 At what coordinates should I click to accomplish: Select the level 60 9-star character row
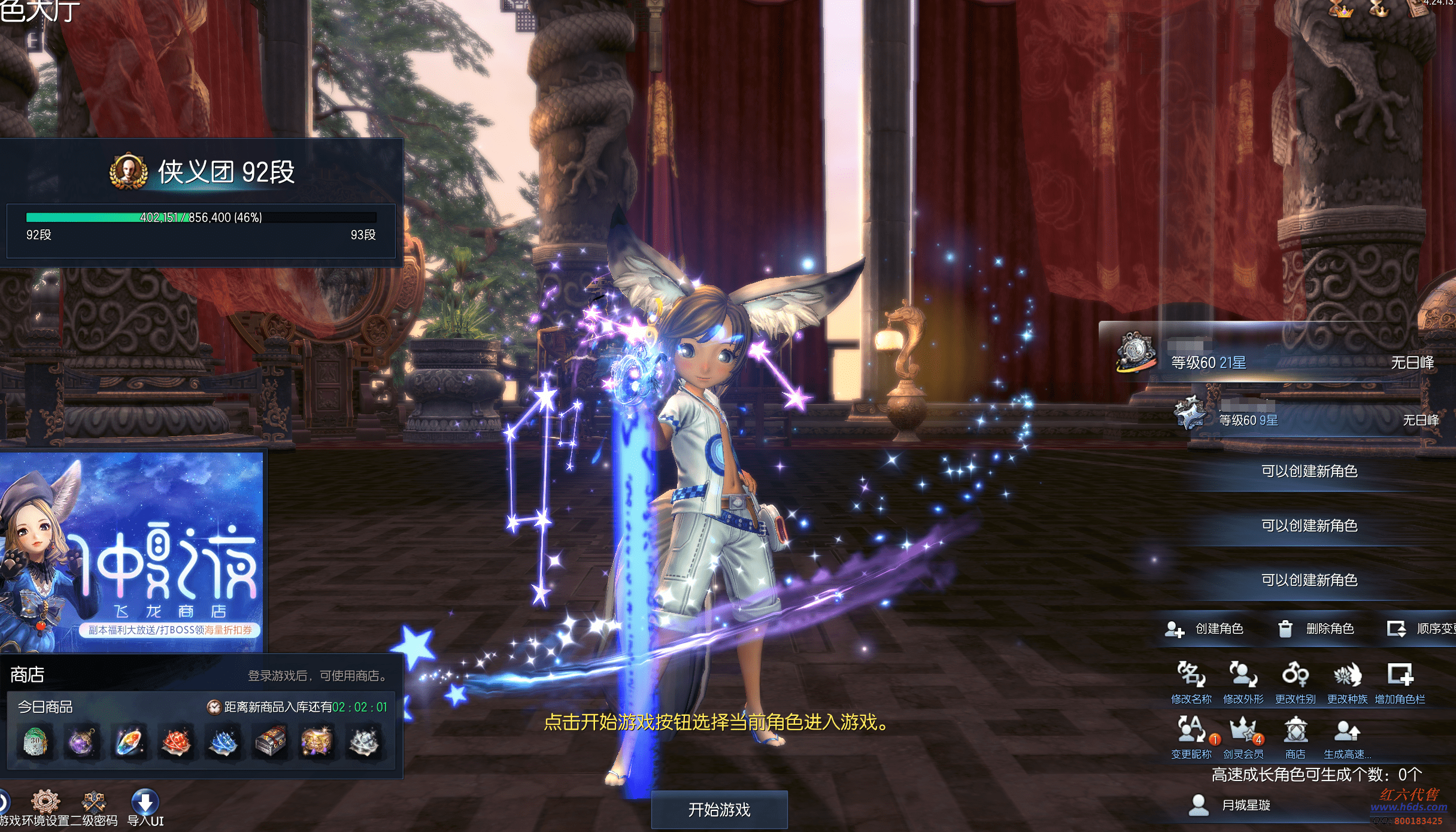tap(1305, 417)
